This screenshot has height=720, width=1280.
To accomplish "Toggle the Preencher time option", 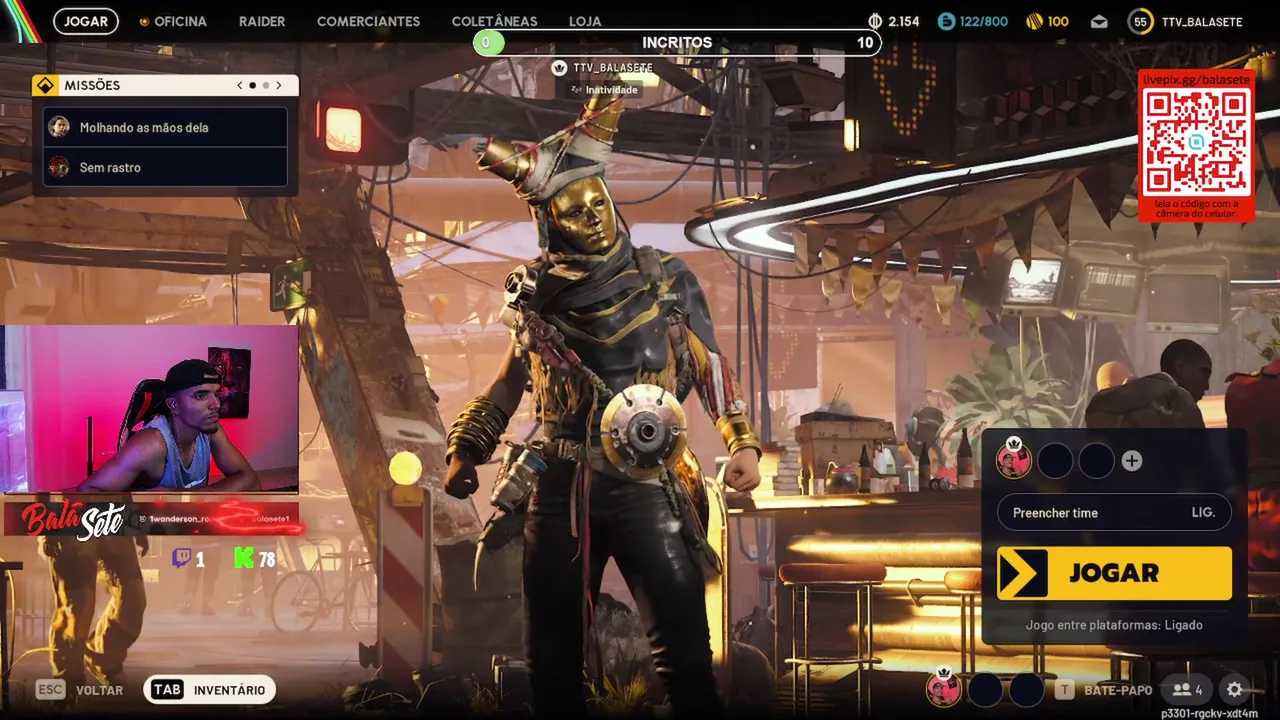I will (1114, 513).
